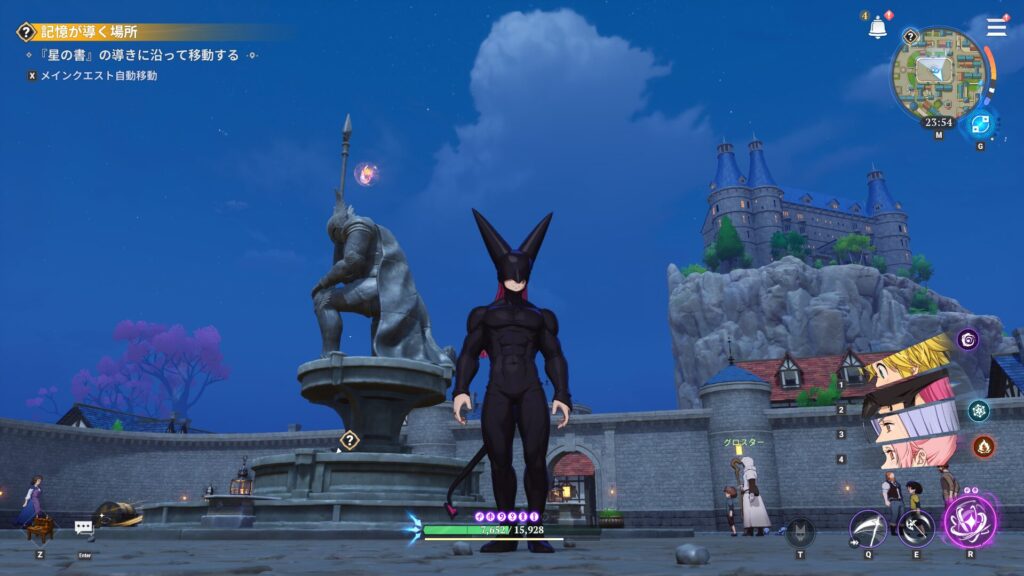The width and height of the screenshot is (1024, 576).
Task: Activate the flame element icon
Action: pyautogui.click(x=983, y=446)
